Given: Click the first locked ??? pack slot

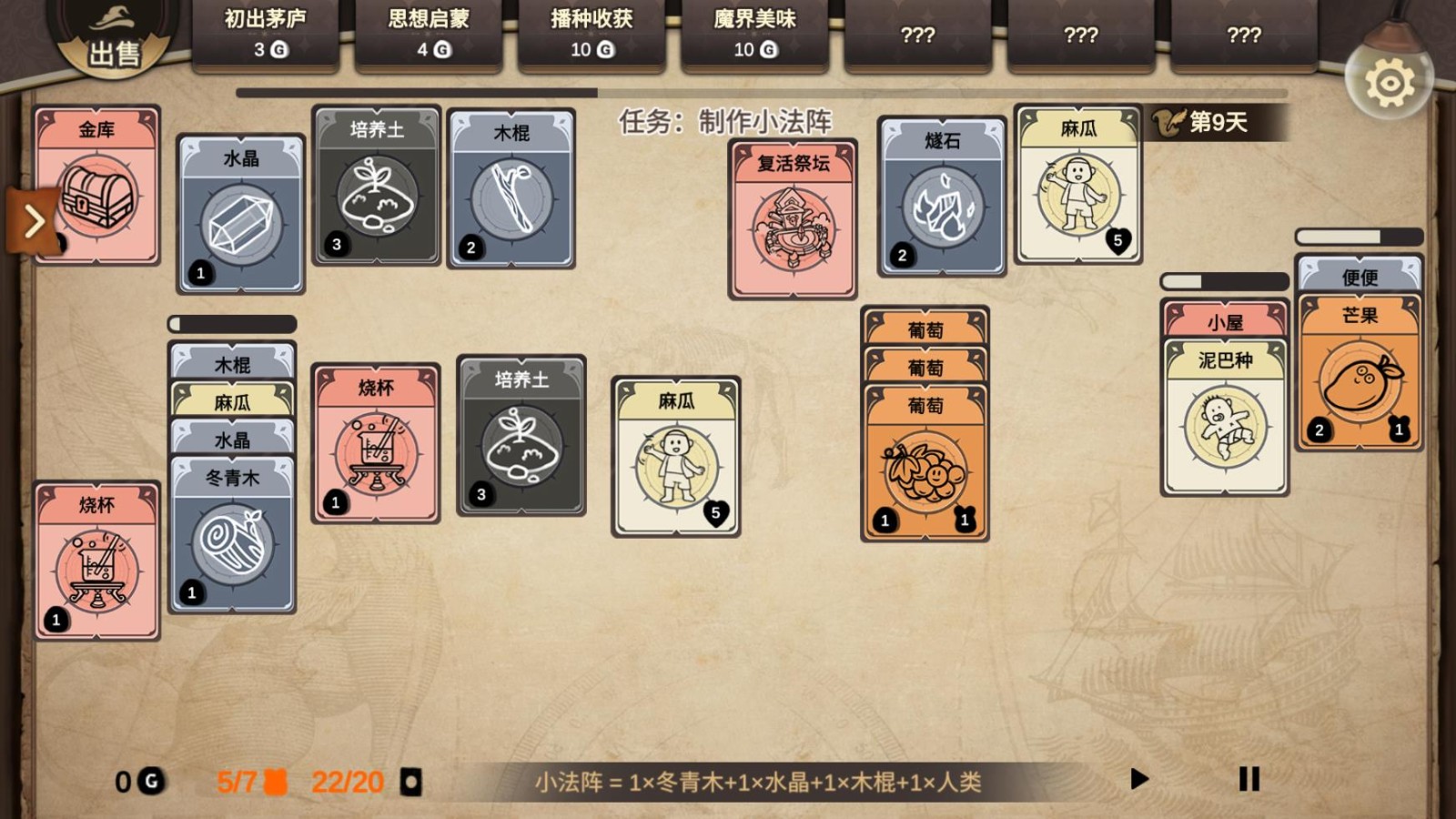Looking at the screenshot, I should [917, 36].
